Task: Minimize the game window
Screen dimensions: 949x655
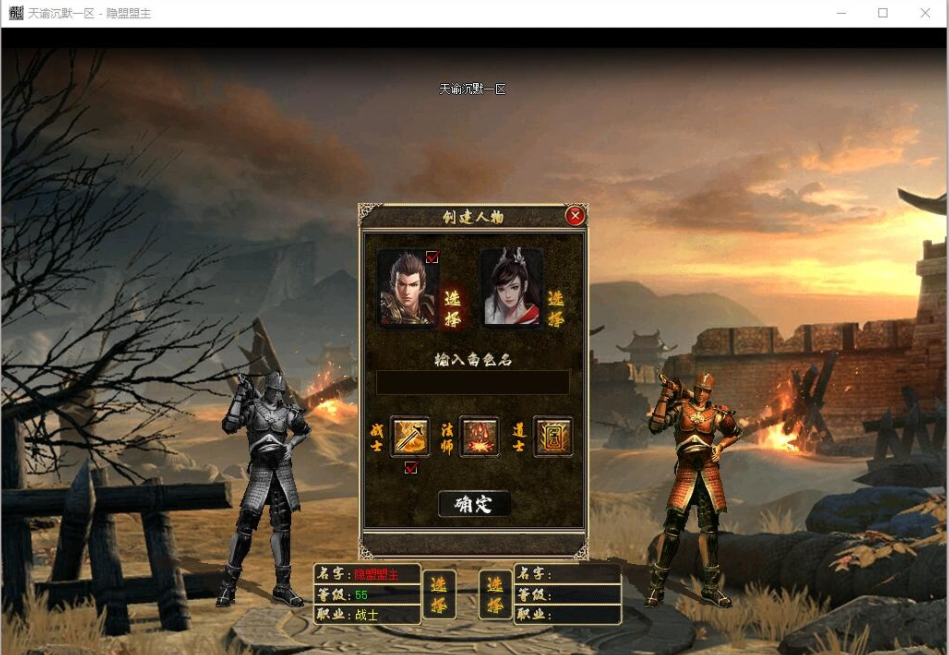Action: pos(842,13)
